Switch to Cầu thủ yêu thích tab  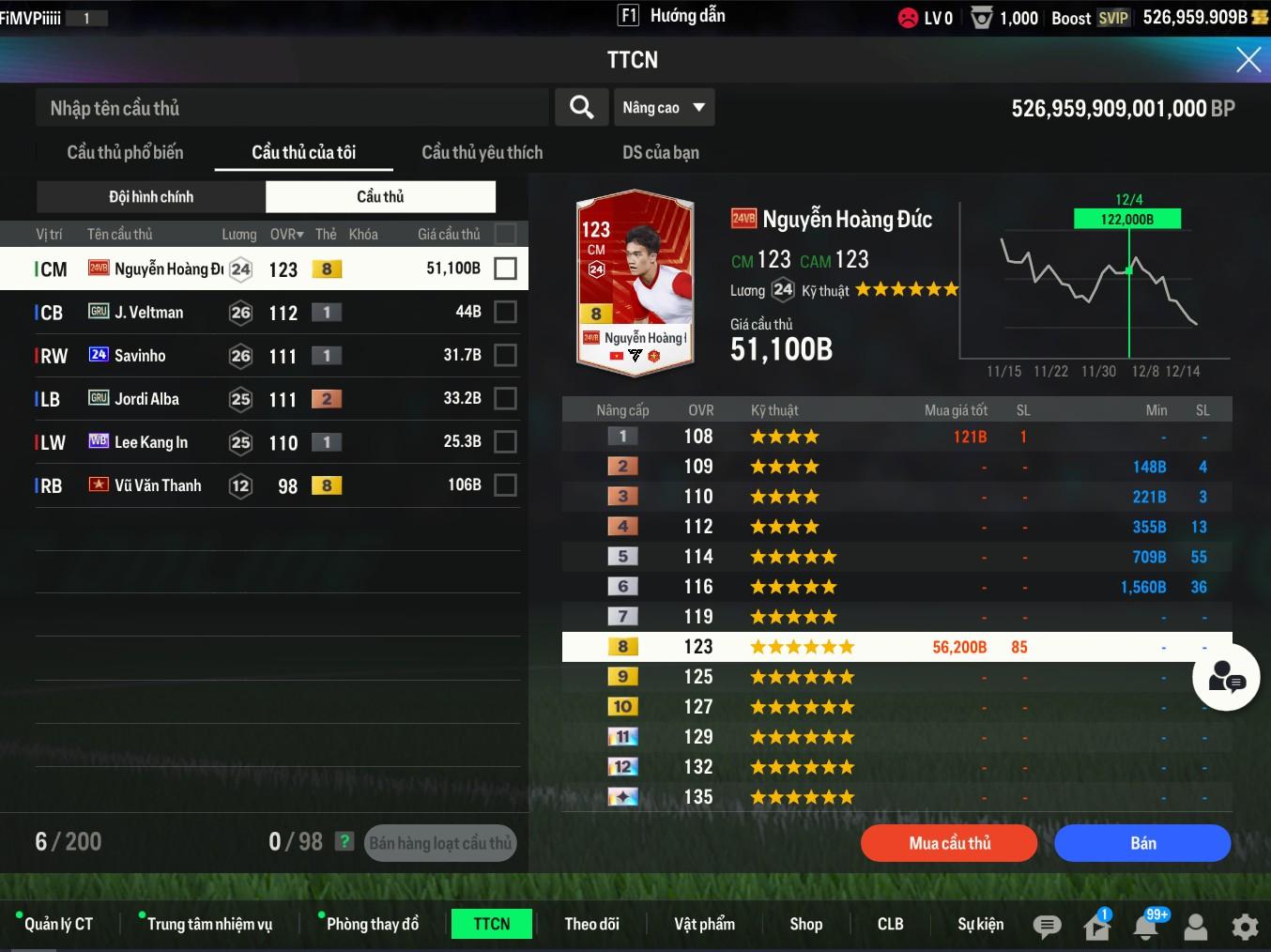click(x=482, y=152)
